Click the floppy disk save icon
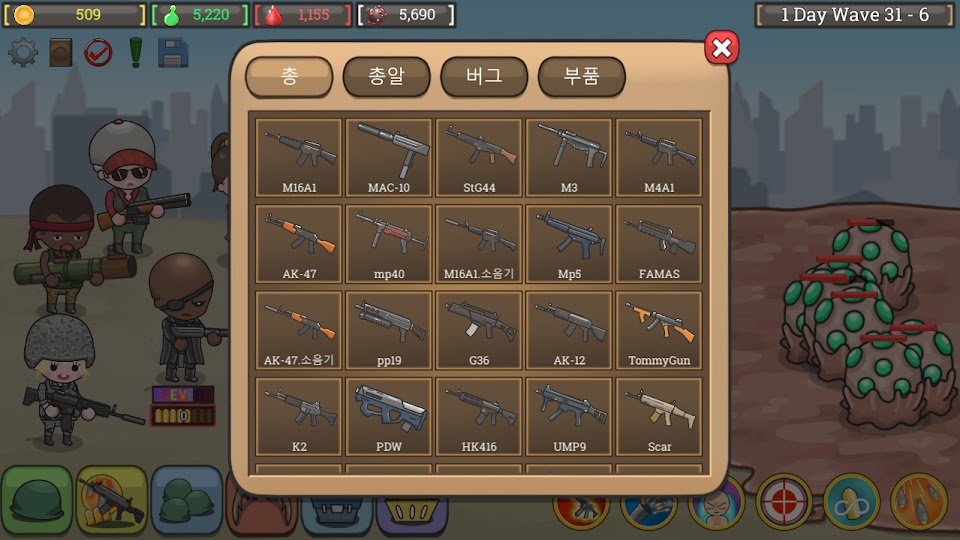This screenshot has width=960, height=540. 173,52
